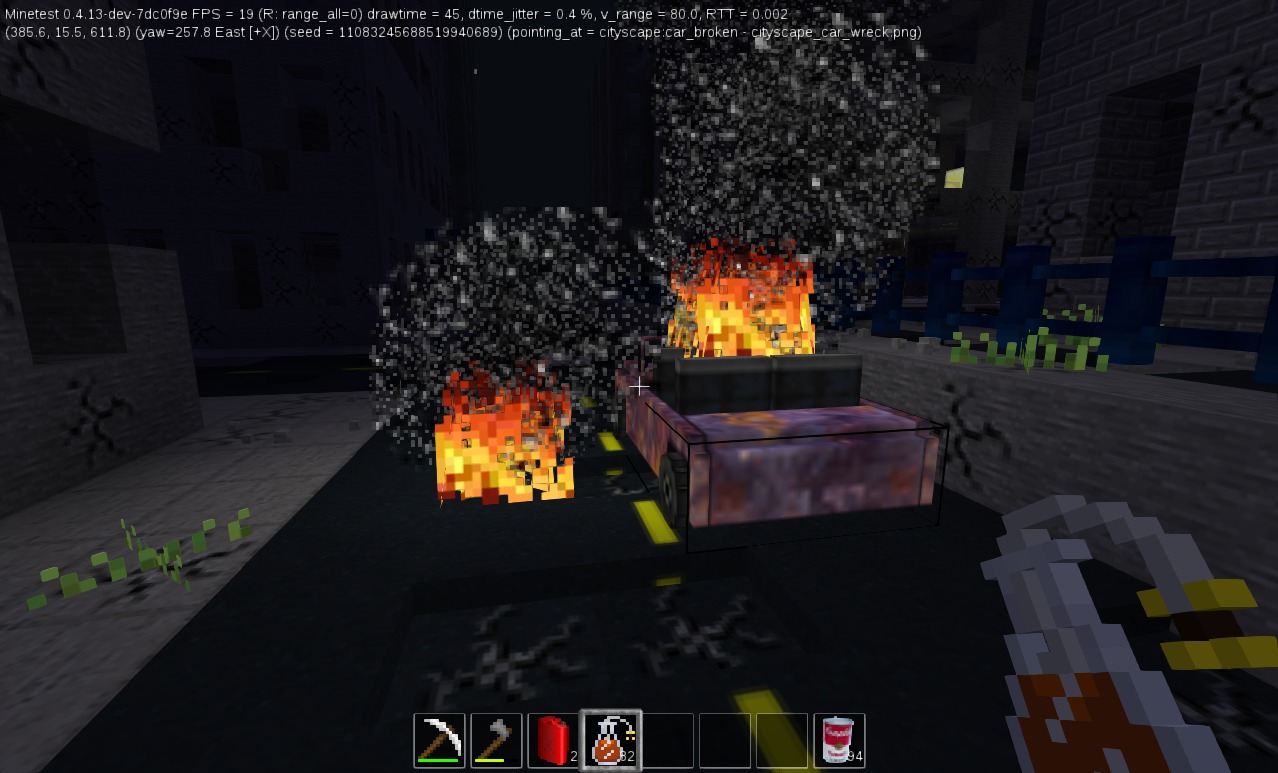Pick the soup can hotbar slot
Viewport: 1278px width, 773px height.
[839, 740]
